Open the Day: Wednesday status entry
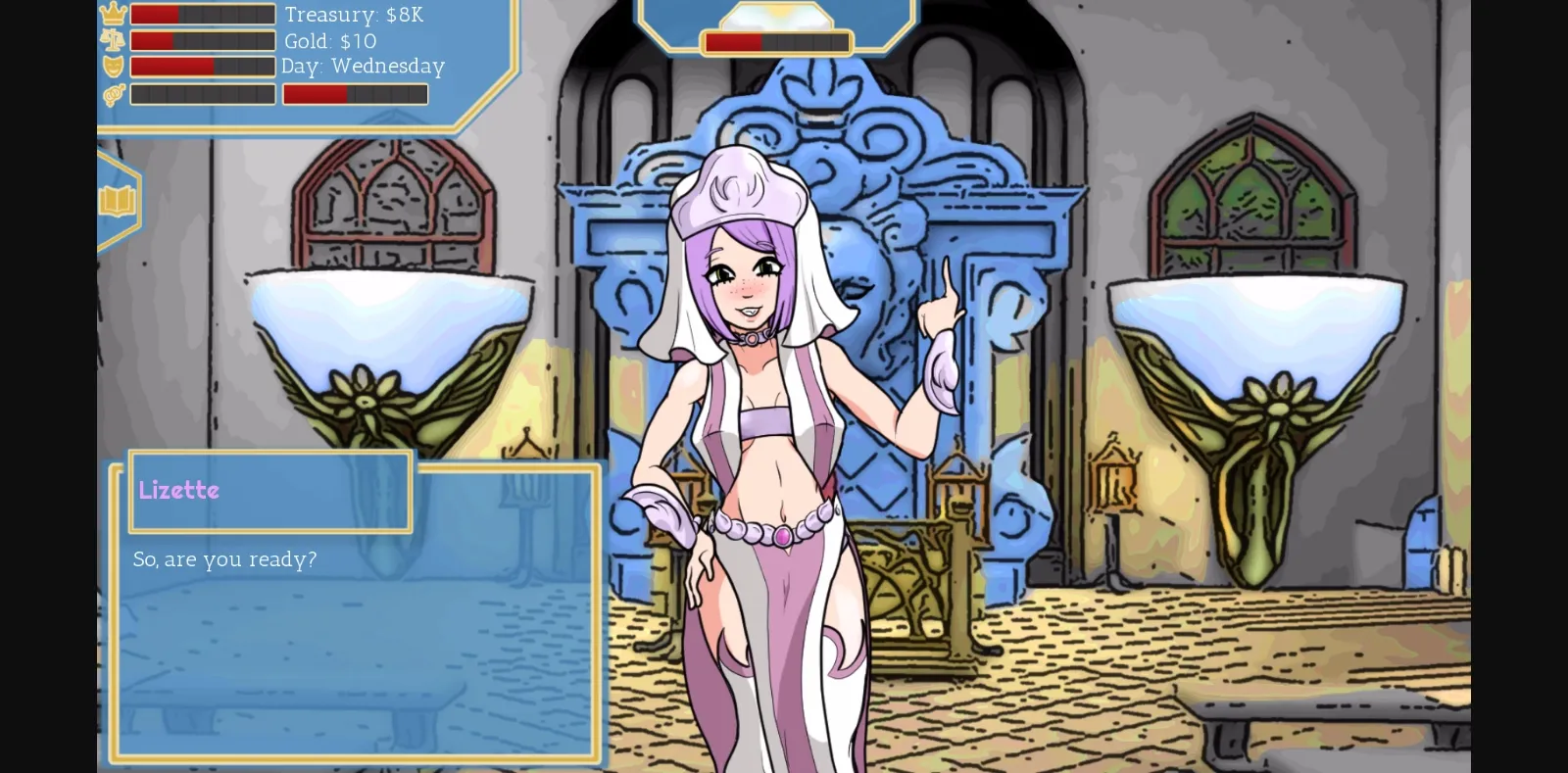This screenshot has width=1568, height=773. [362, 67]
